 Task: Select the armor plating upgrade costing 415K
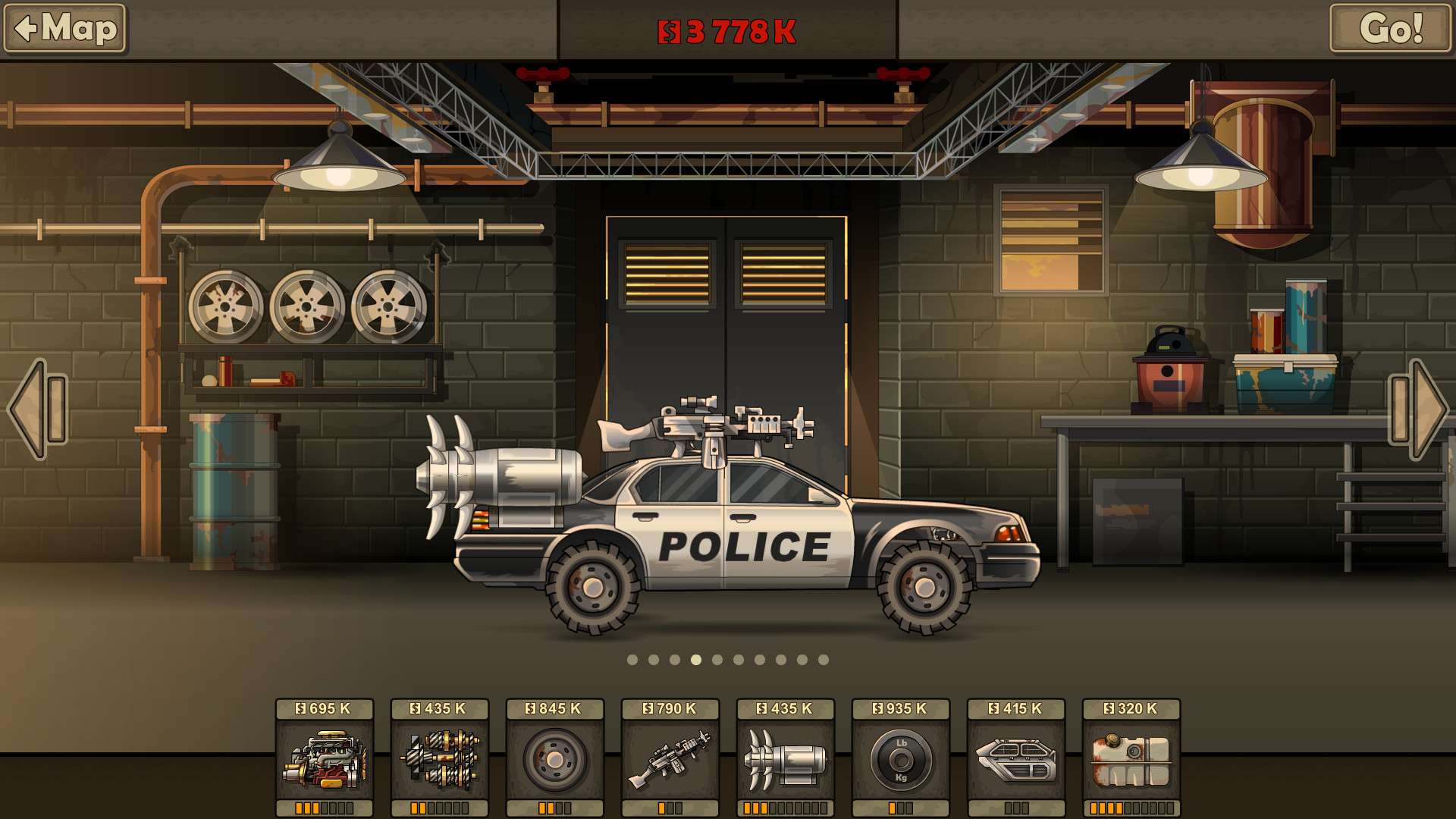pyautogui.click(x=1018, y=758)
